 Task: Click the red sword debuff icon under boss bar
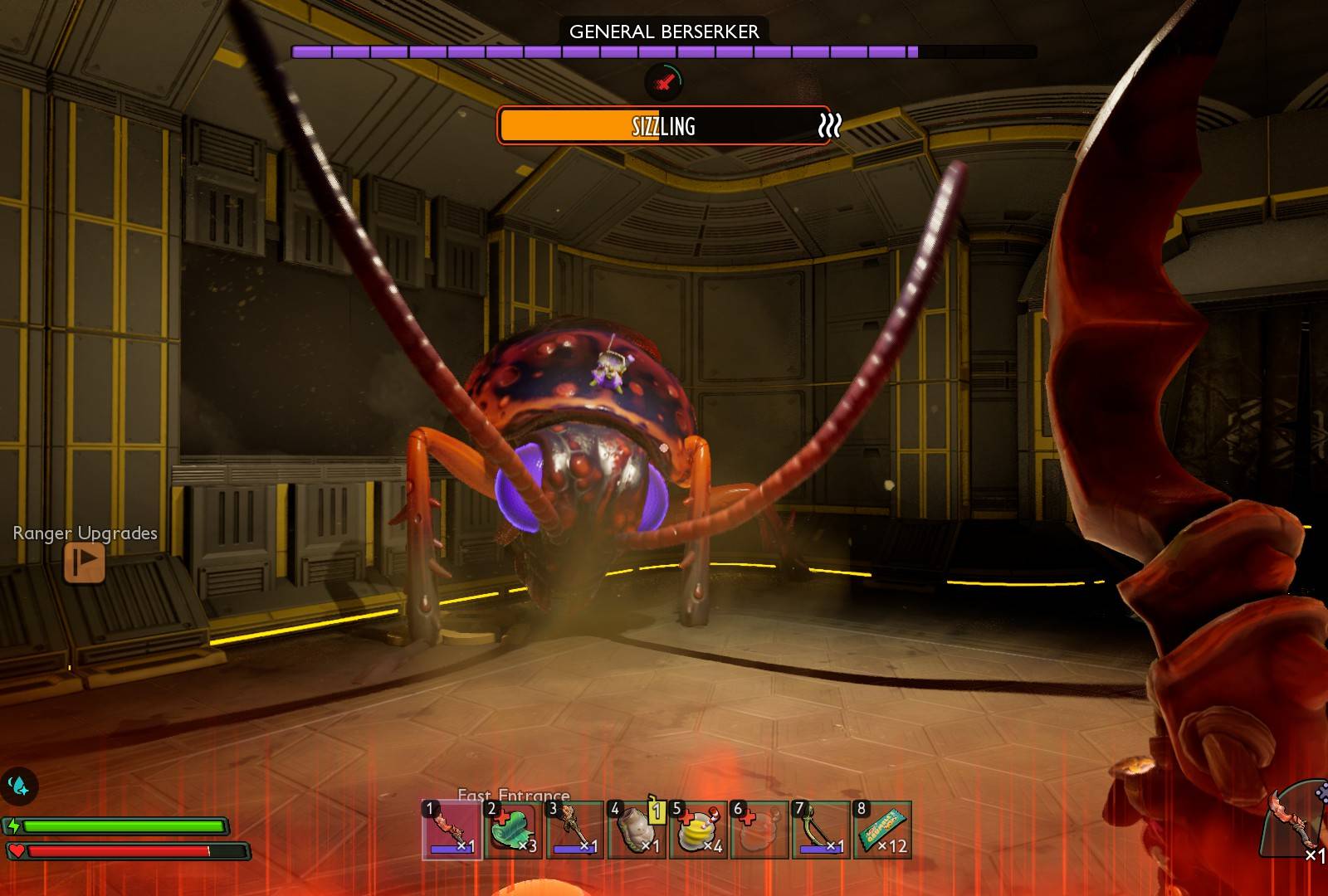(663, 81)
